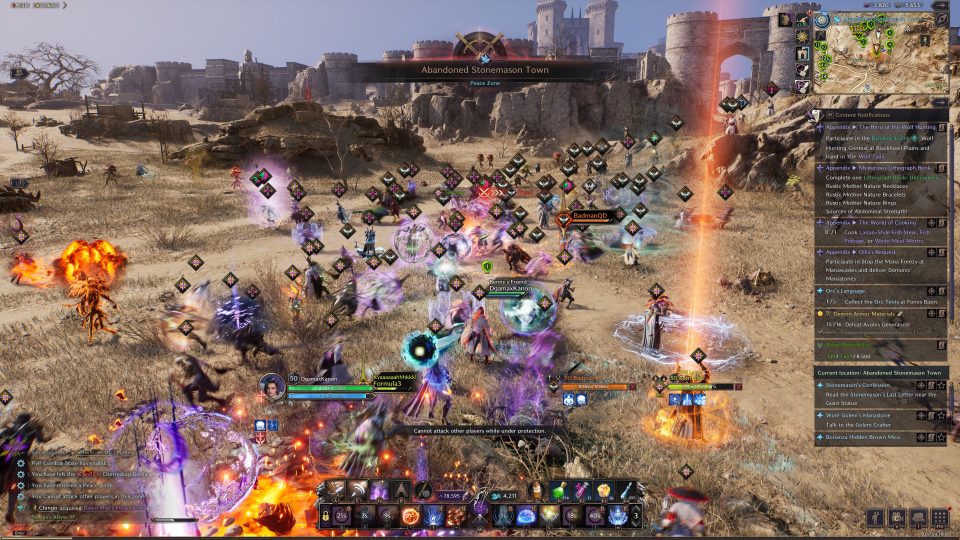Click the Content Notifications header

pos(878,114)
